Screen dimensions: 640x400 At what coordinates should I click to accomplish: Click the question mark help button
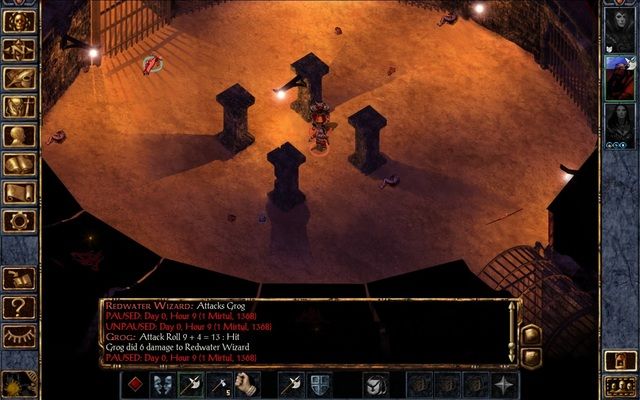(19, 306)
